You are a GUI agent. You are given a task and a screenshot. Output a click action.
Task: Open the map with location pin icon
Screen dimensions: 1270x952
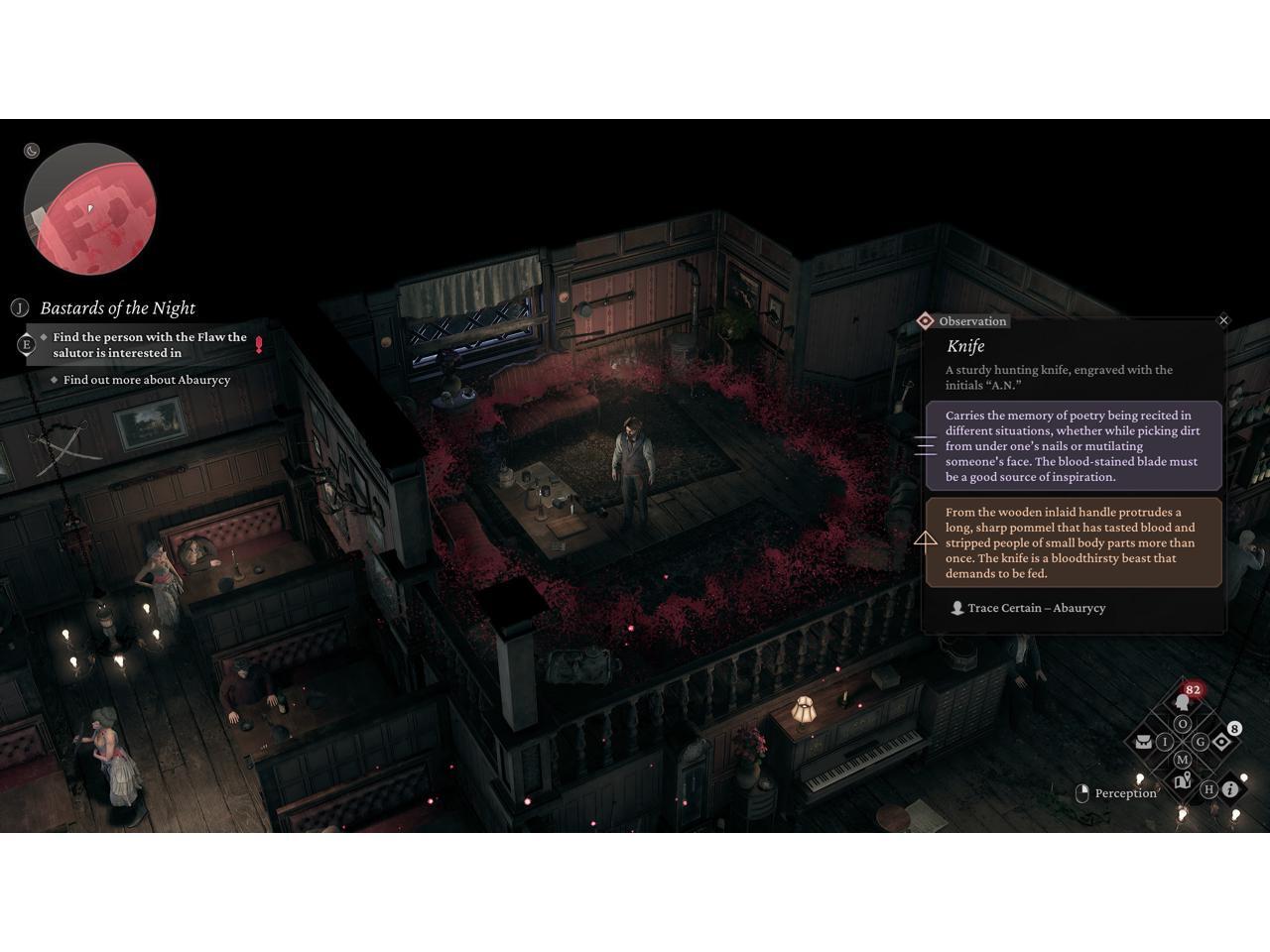pyautogui.click(x=1182, y=781)
